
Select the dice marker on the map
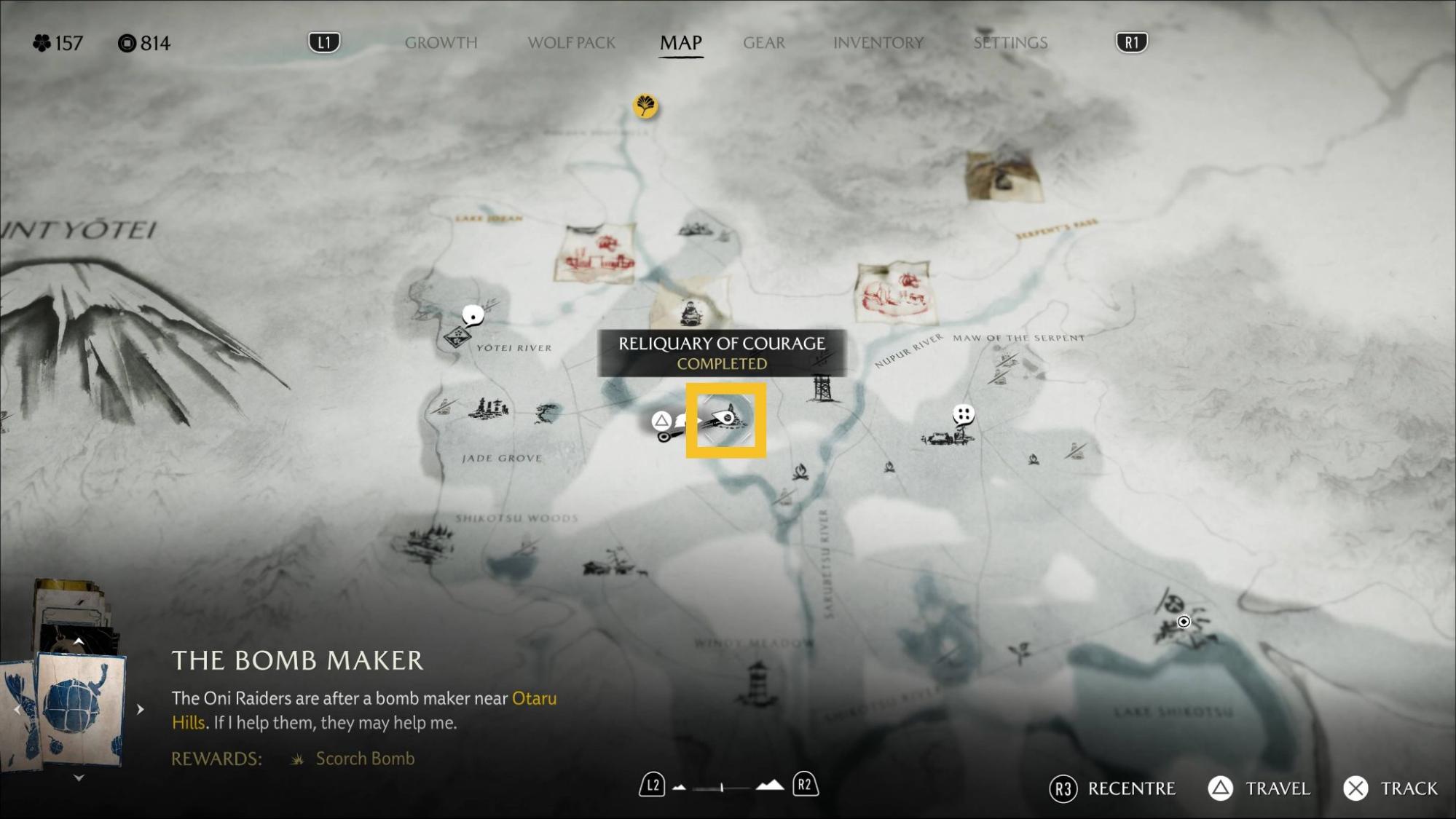[x=963, y=415]
